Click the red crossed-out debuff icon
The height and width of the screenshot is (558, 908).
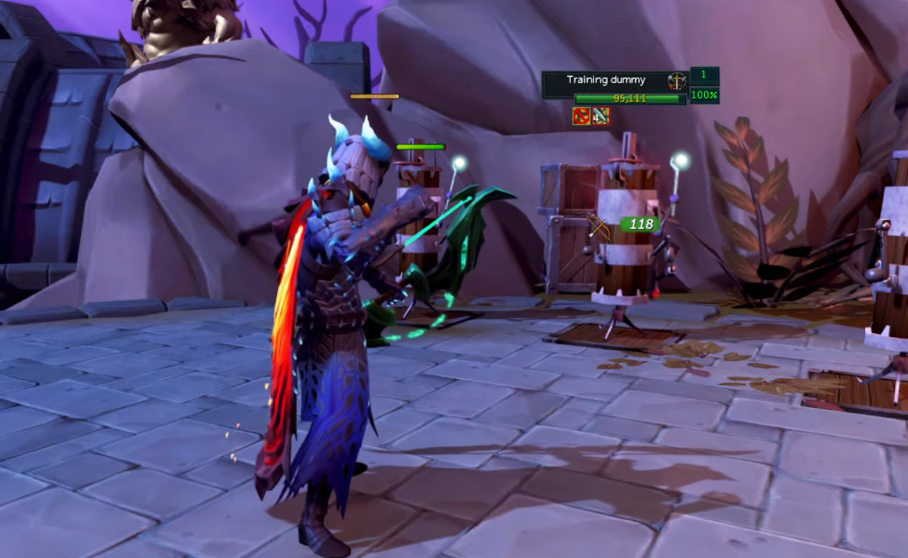pos(581,116)
